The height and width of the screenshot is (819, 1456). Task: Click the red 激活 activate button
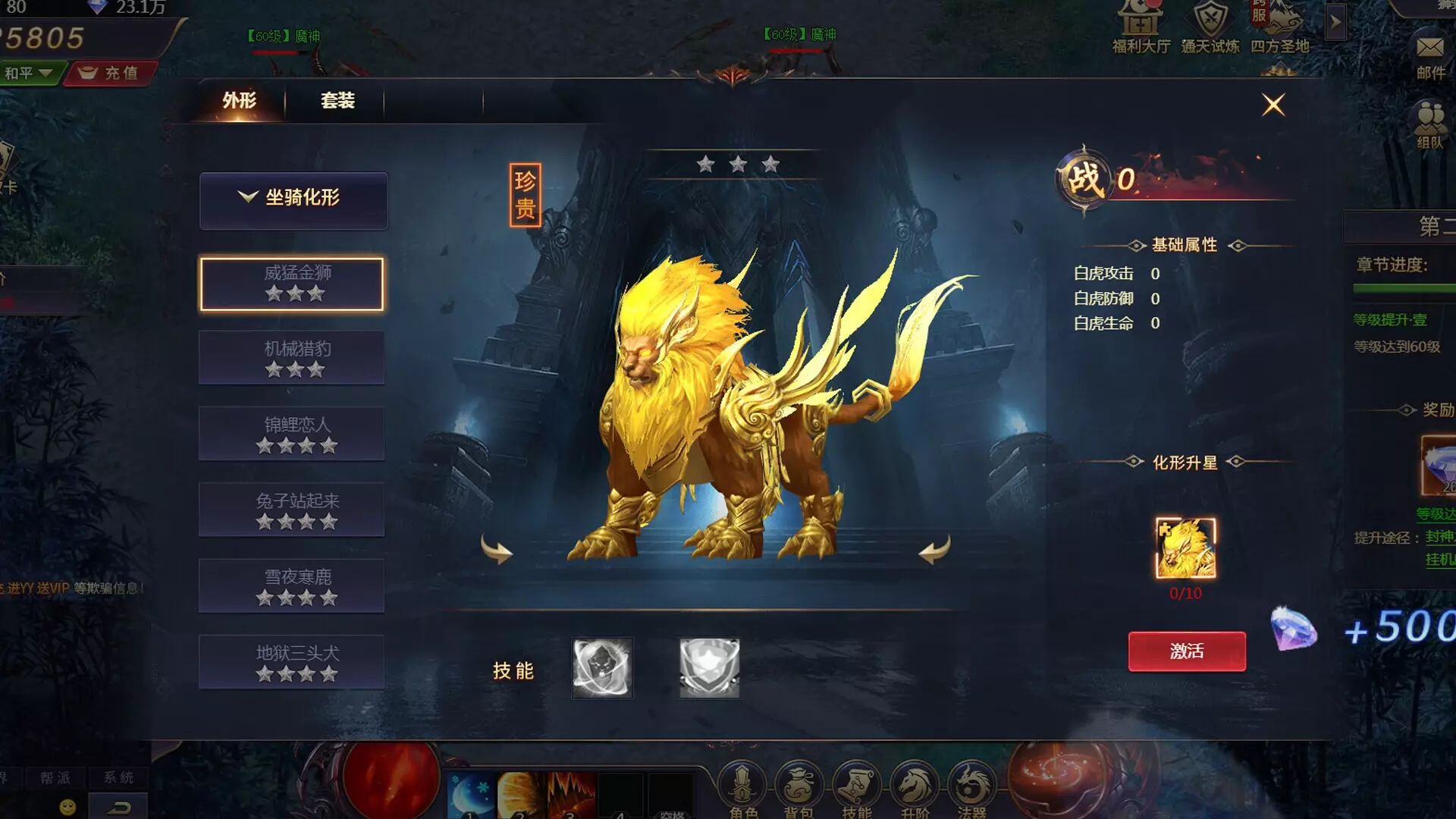tap(1187, 651)
